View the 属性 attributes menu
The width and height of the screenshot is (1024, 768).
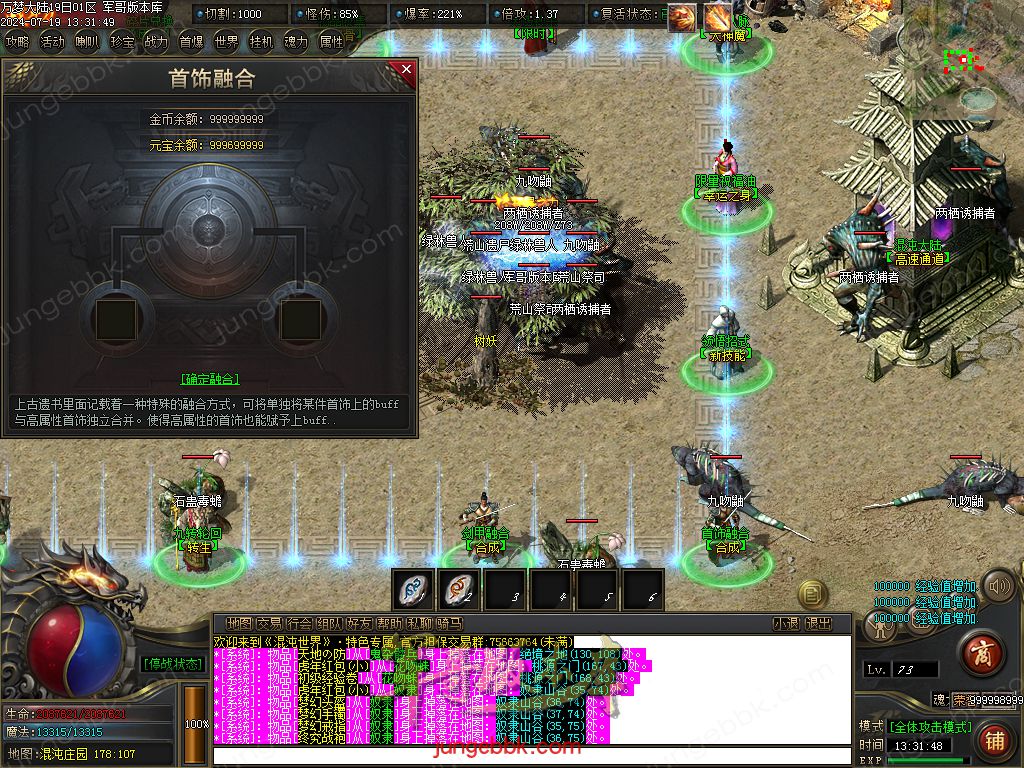tap(331, 42)
